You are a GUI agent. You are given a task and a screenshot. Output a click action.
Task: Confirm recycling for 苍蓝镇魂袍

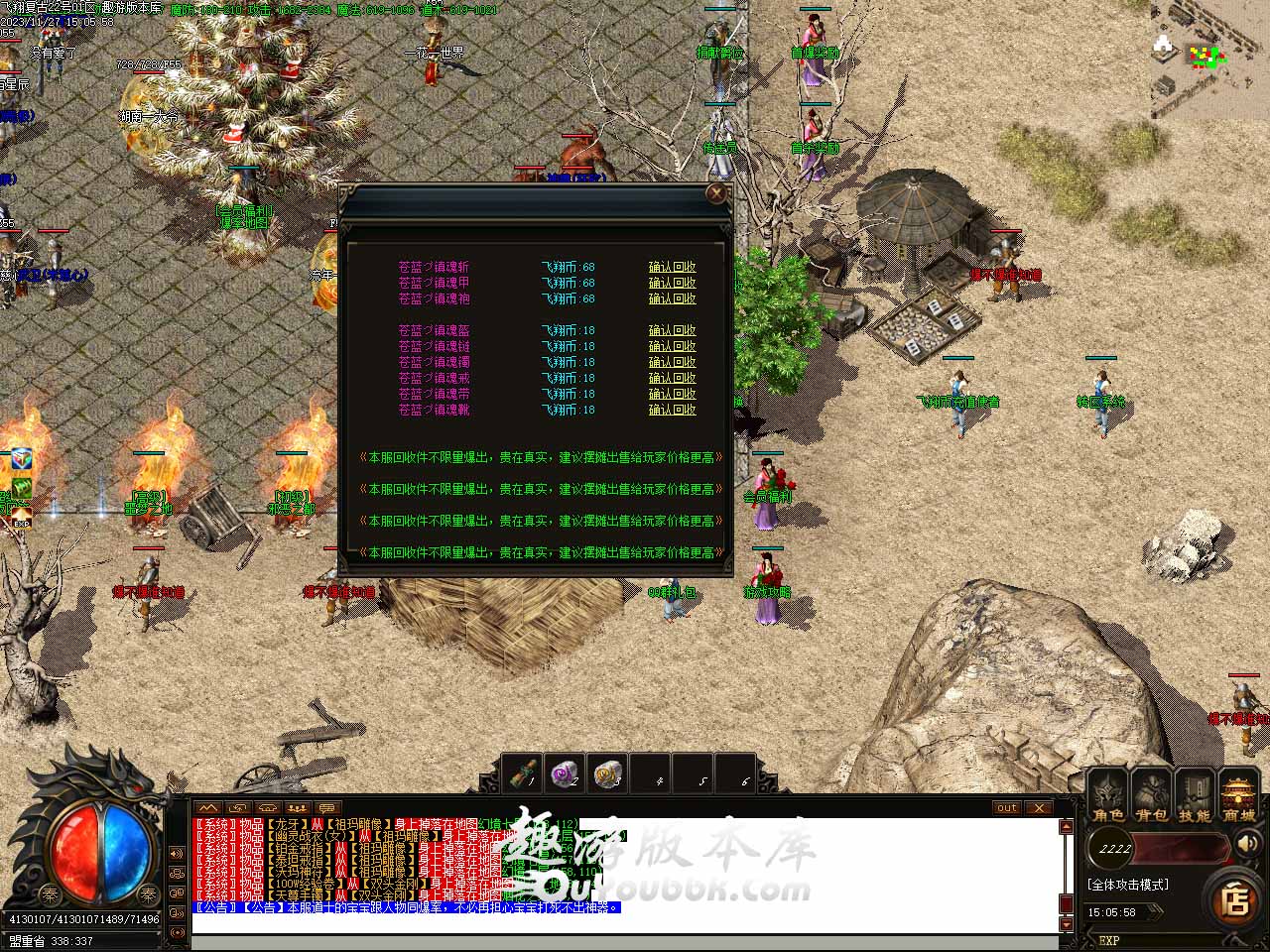(672, 298)
